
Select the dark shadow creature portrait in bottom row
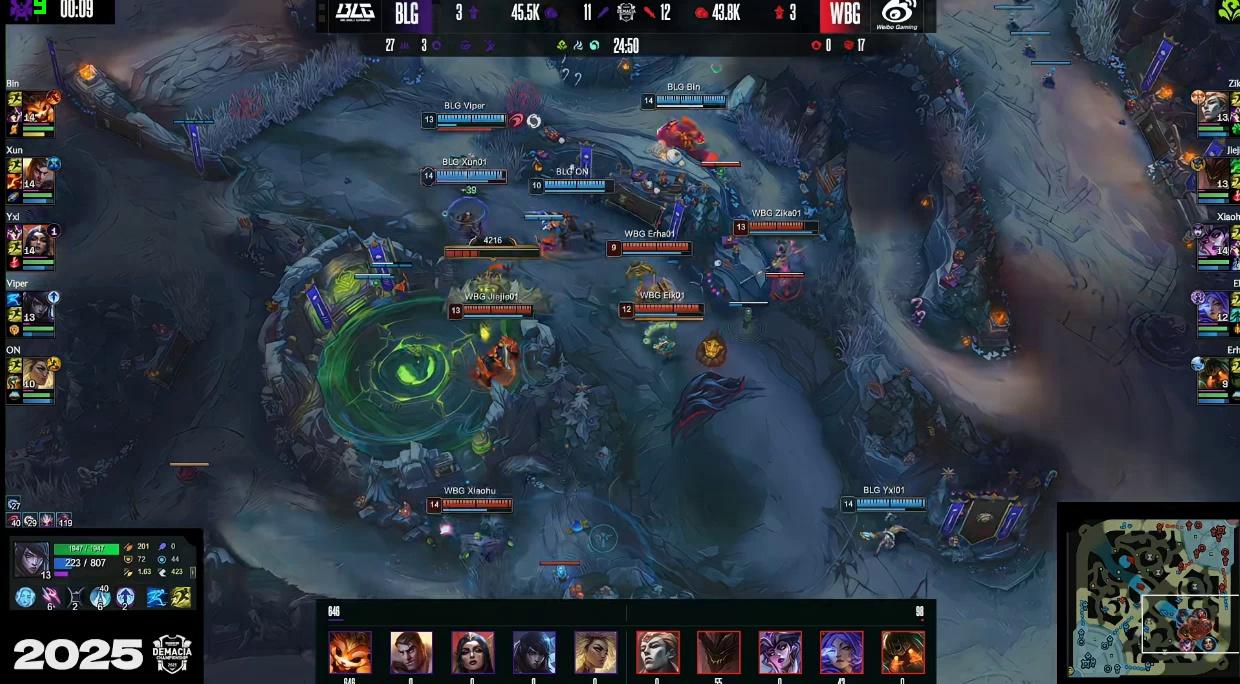718,652
